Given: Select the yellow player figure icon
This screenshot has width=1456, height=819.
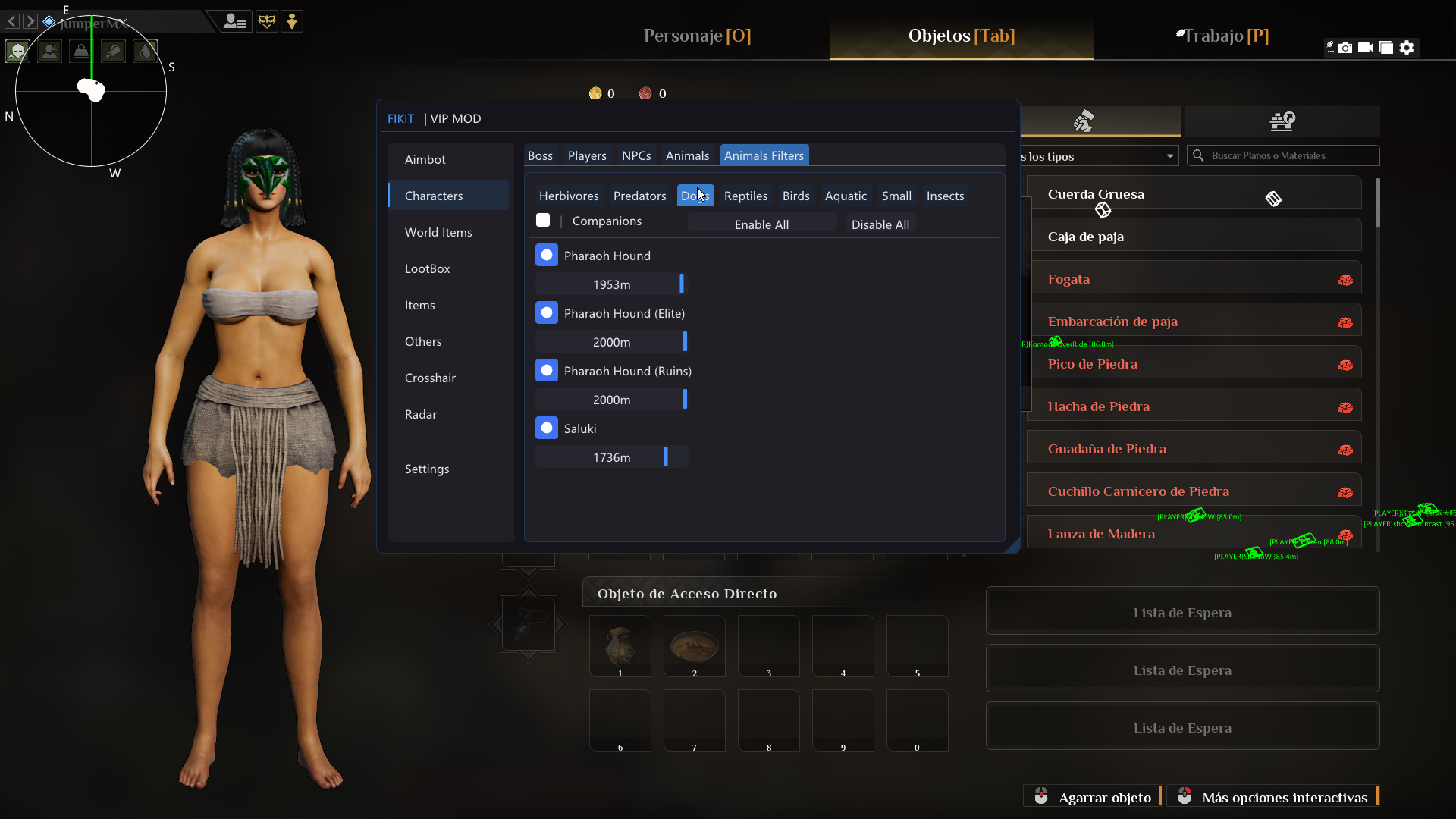Looking at the screenshot, I should pos(292,21).
